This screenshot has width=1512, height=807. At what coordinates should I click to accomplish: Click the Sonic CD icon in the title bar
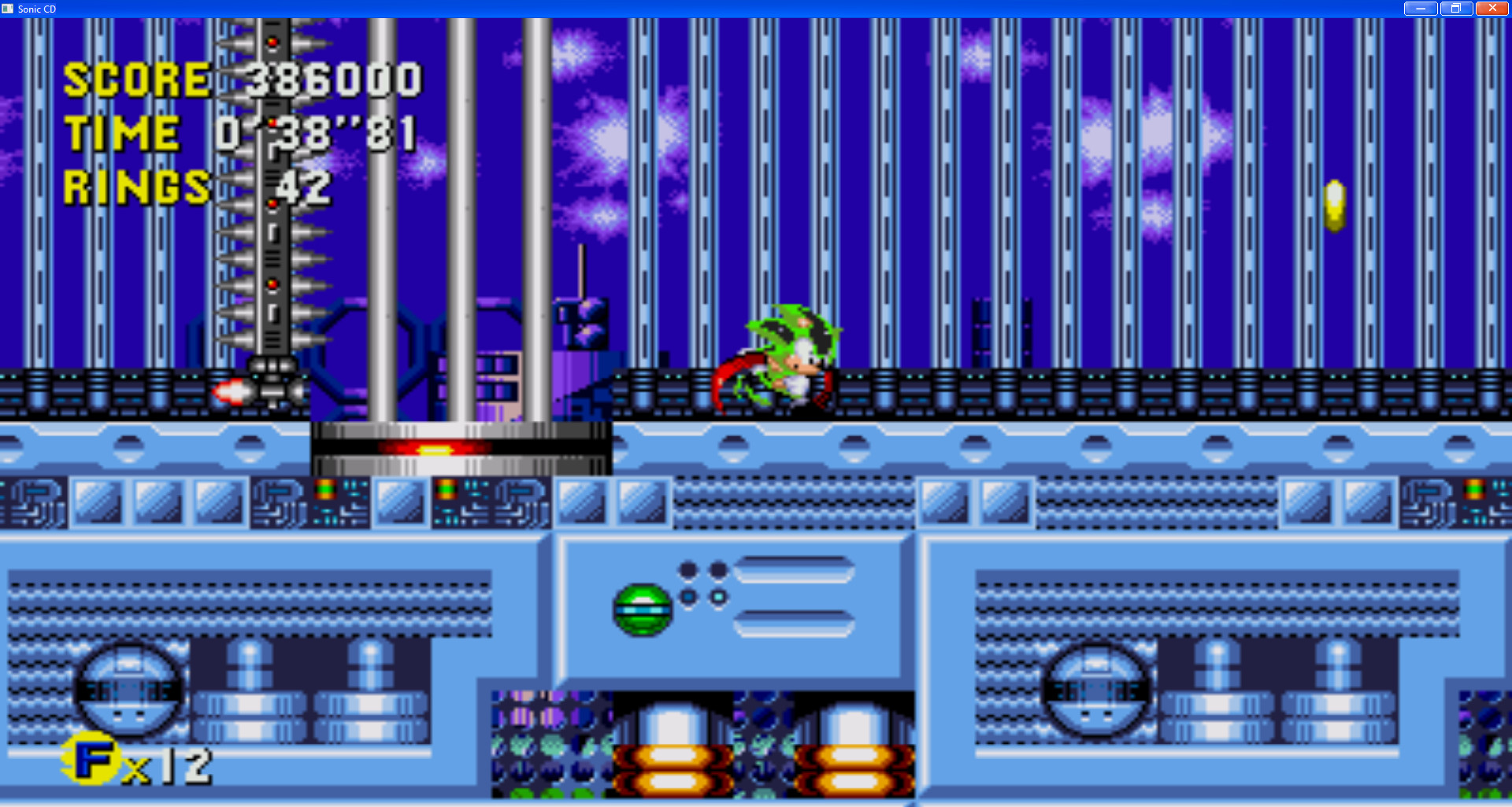click(x=8, y=9)
